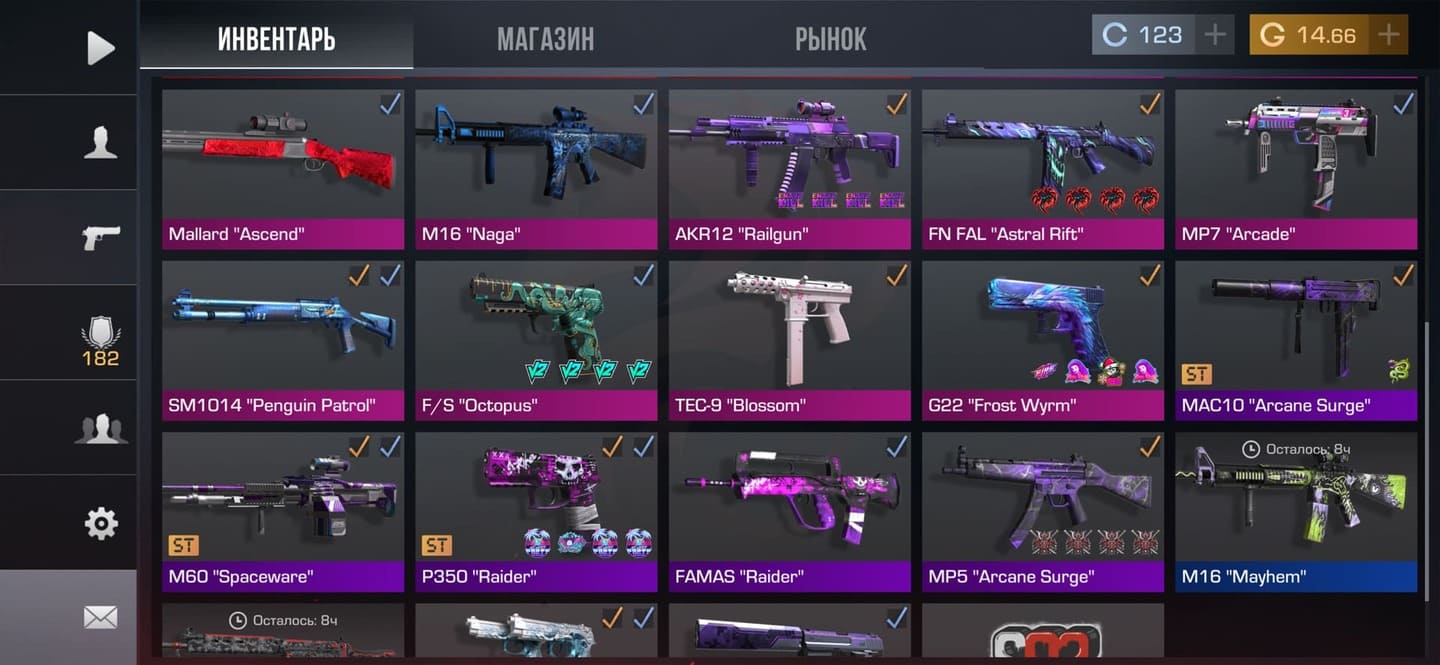Select the TEC-9 "Blossom" skin
Screen dimensions: 1440x665
click(790, 340)
